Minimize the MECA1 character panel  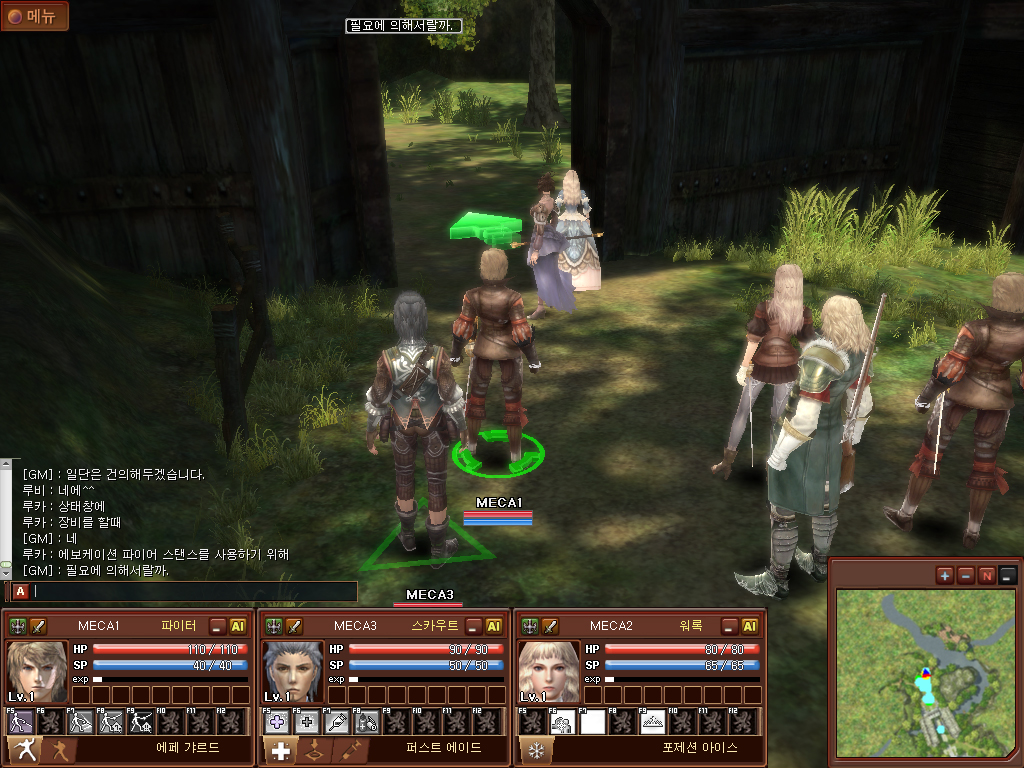(x=217, y=627)
